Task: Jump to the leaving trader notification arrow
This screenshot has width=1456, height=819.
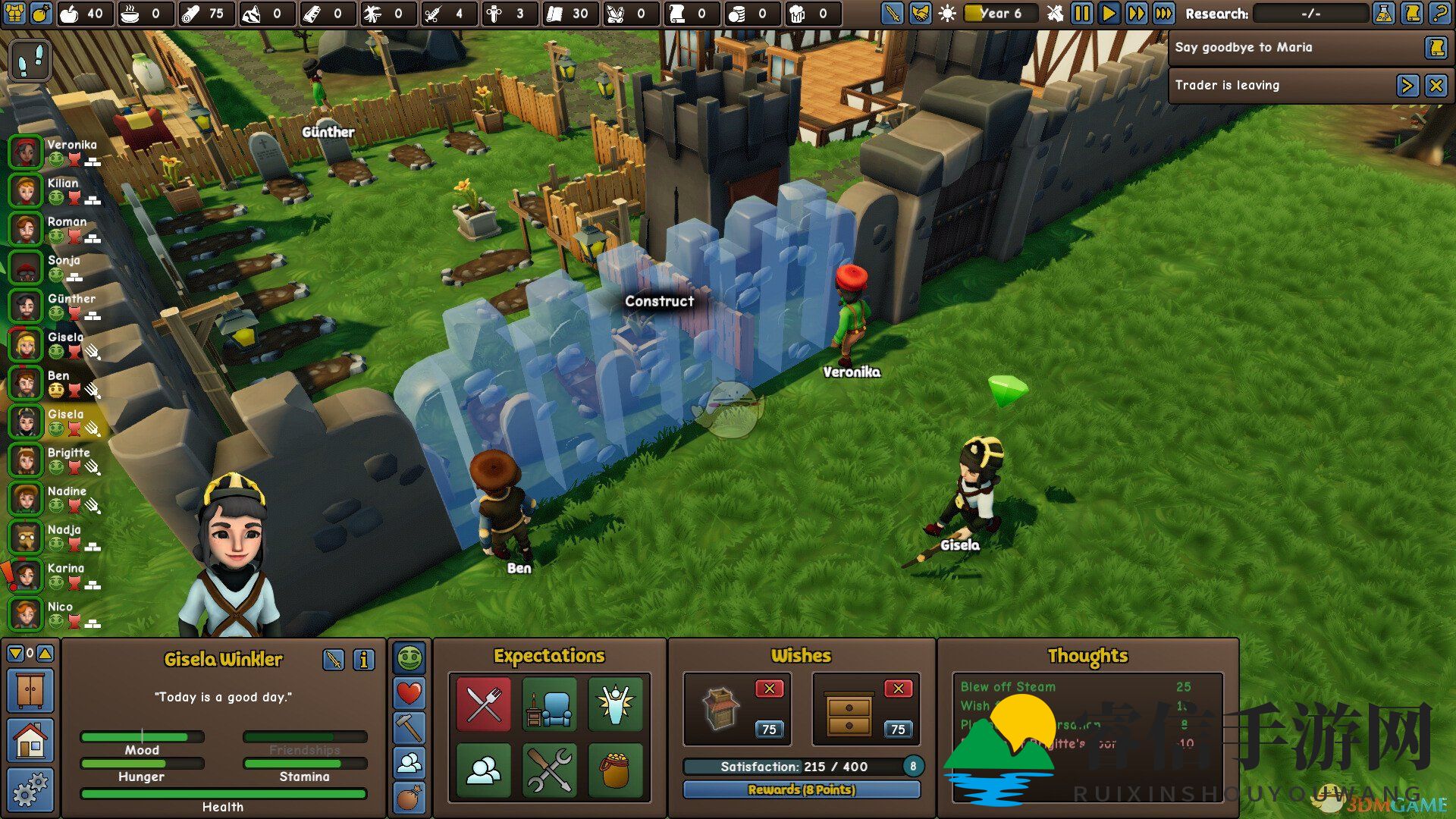Action: click(1407, 86)
